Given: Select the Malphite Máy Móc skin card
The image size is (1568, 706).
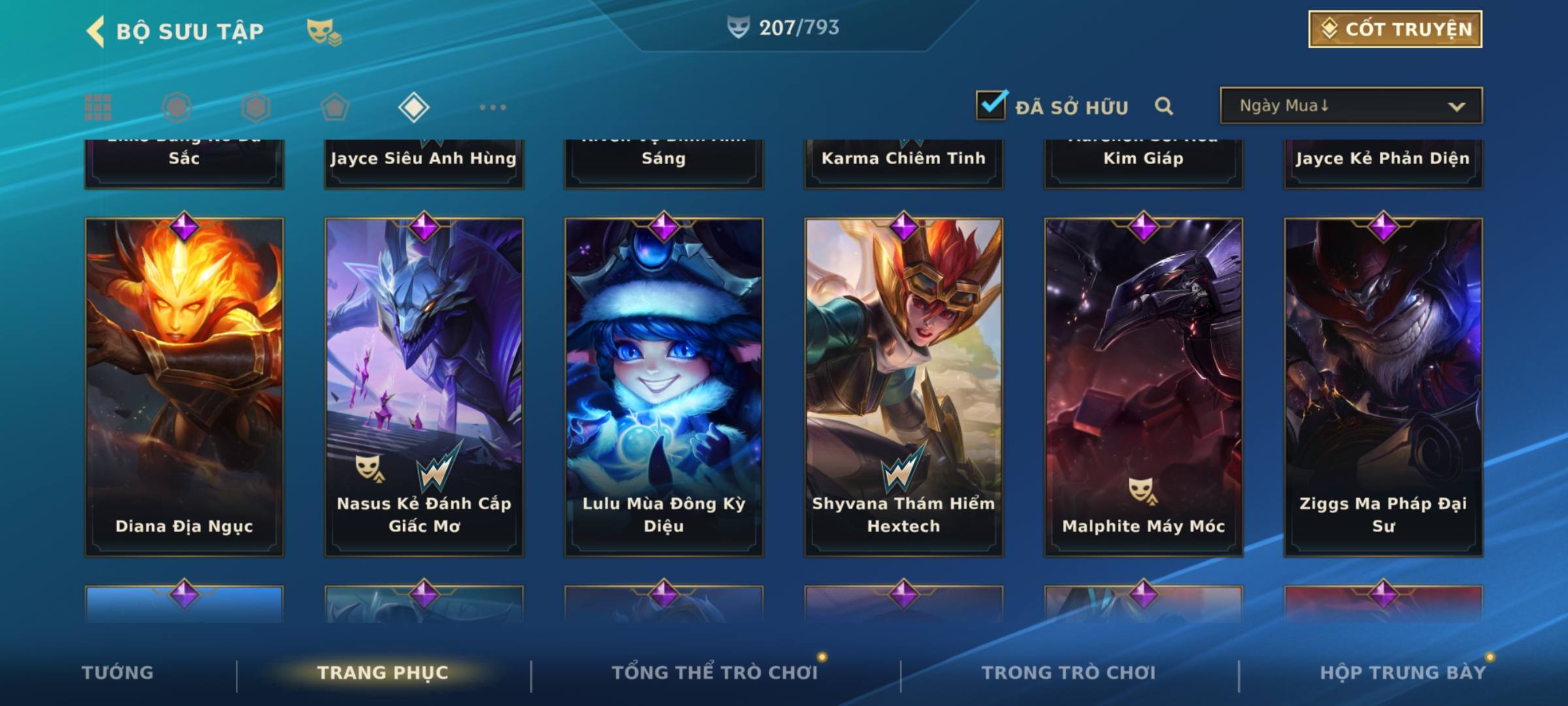Looking at the screenshot, I should 1143,387.
